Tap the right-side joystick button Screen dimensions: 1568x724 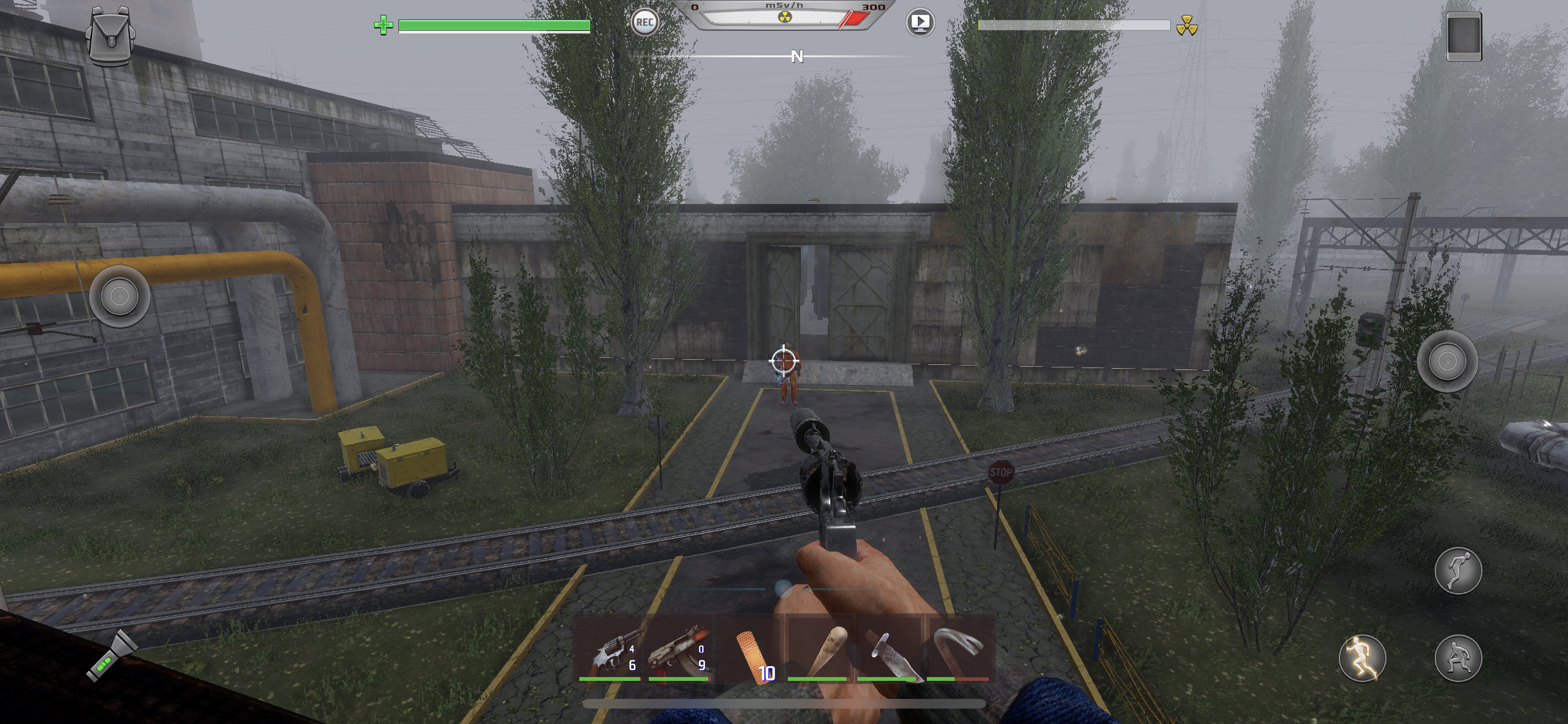1447,361
